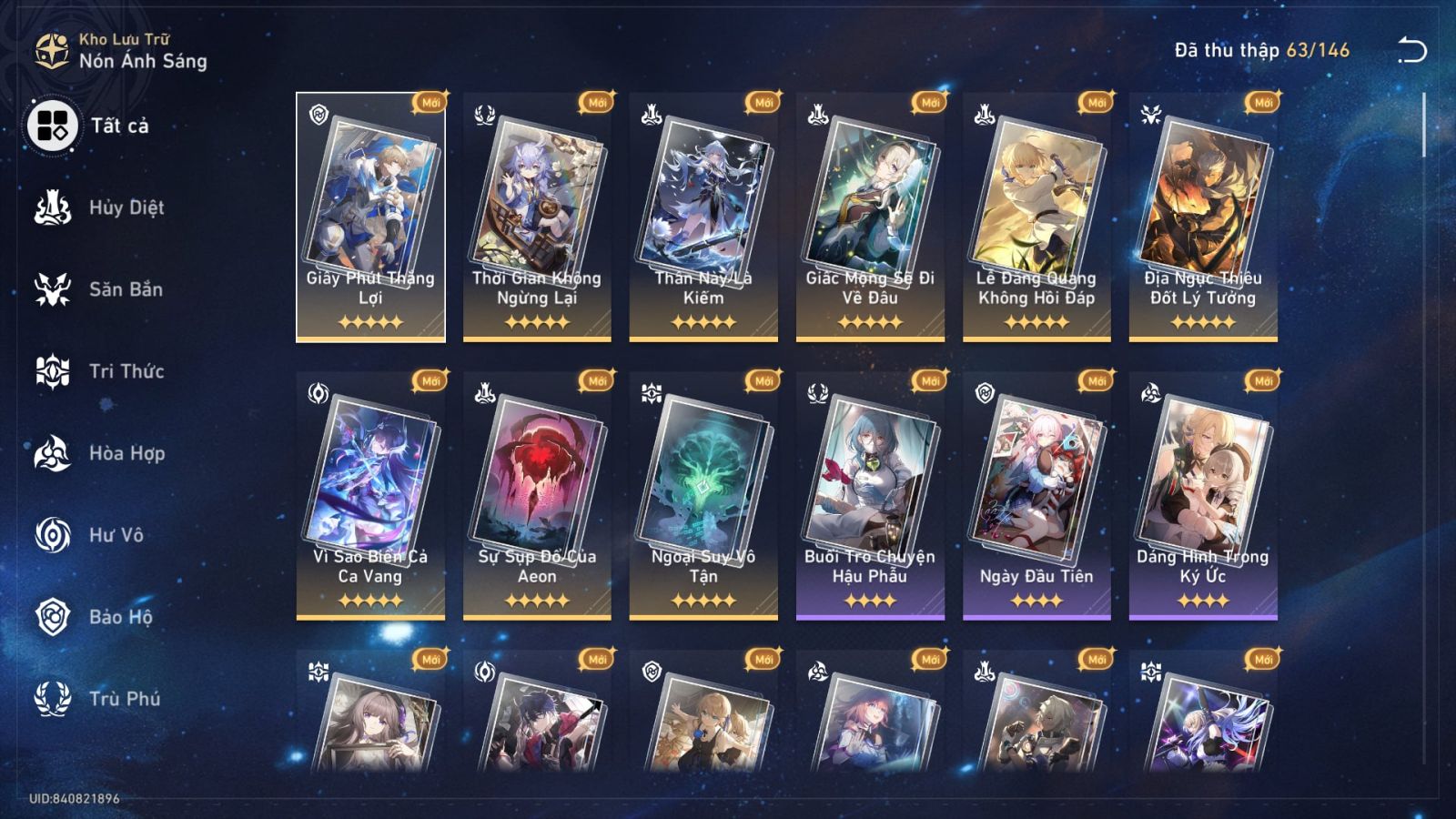Image resolution: width=1456 pixels, height=819 pixels.
Task: Select the Hủy Diệt path filter icon
Action: click(x=53, y=207)
